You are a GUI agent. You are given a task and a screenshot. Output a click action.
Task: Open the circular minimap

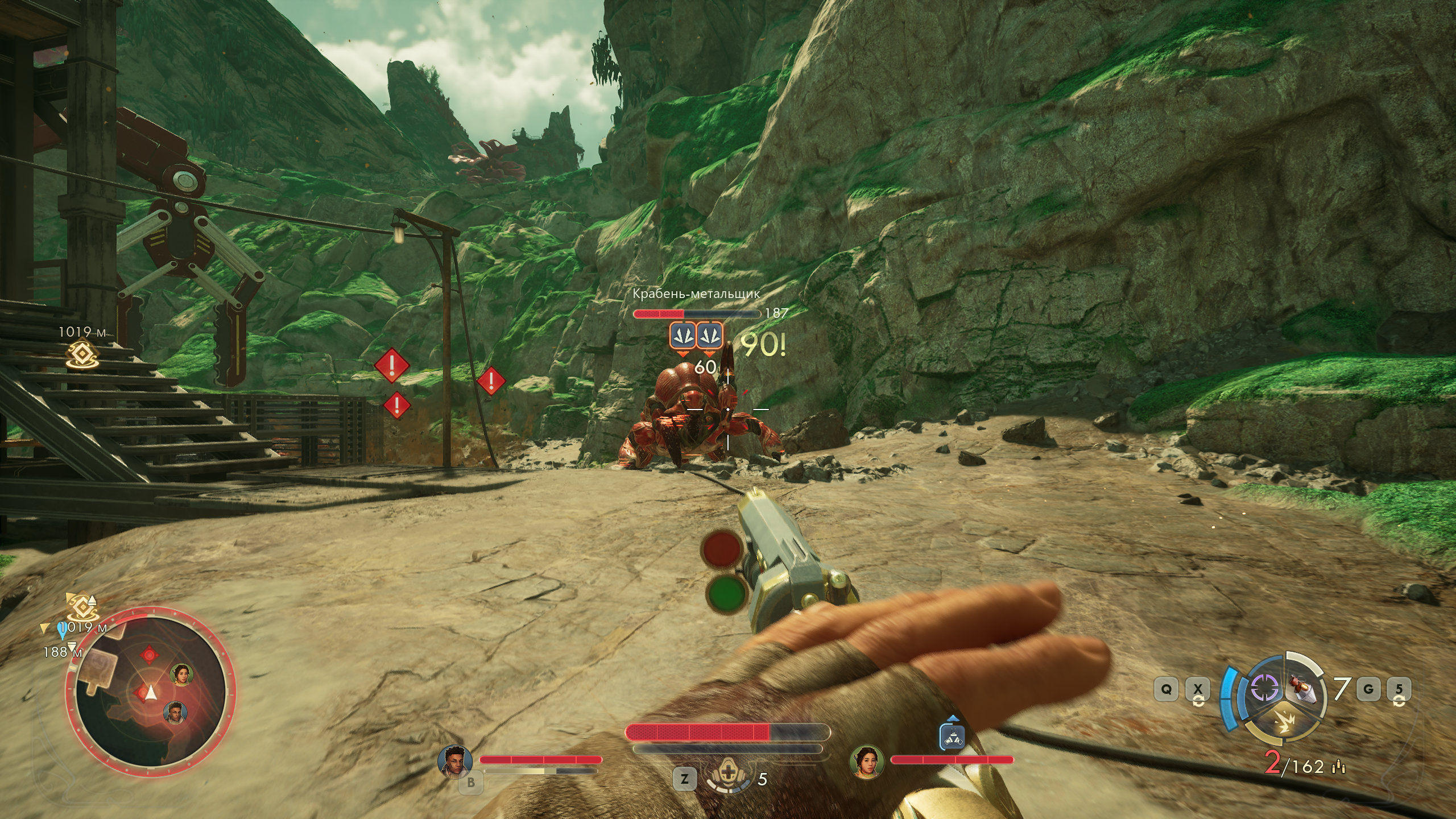point(150,692)
